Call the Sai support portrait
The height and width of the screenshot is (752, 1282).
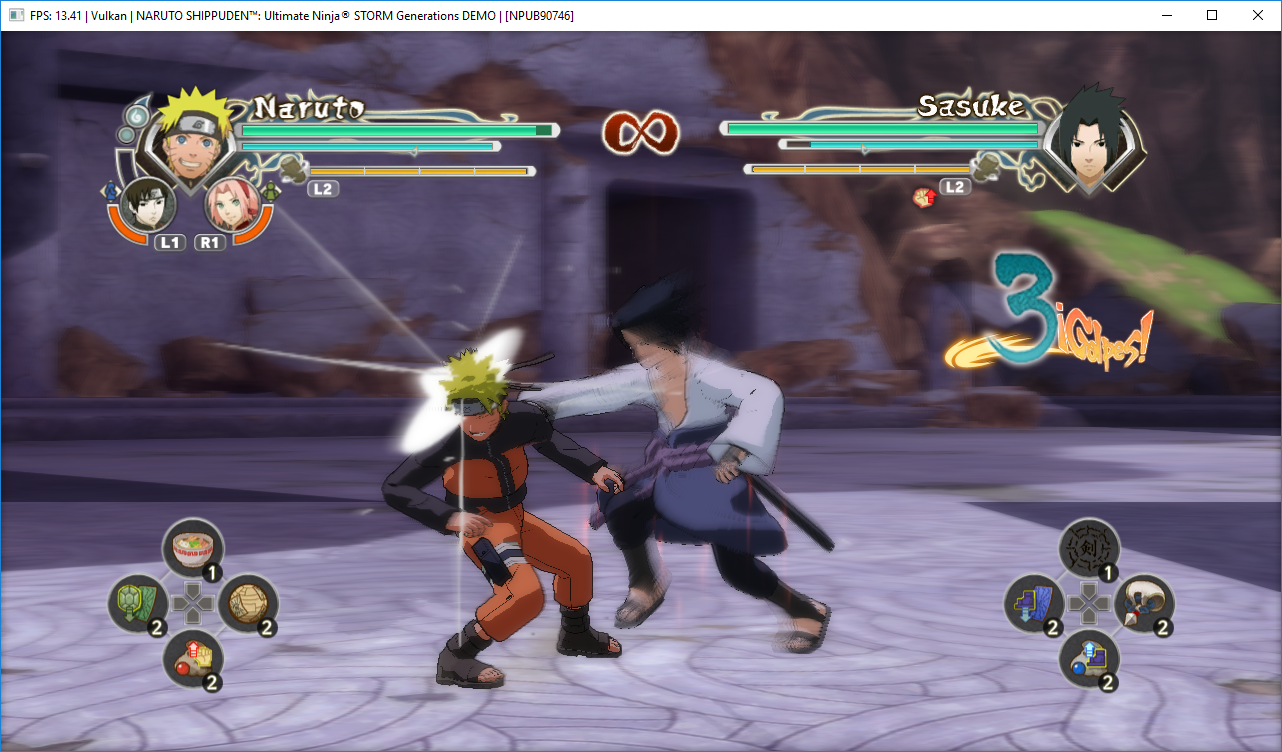[149, 205]
